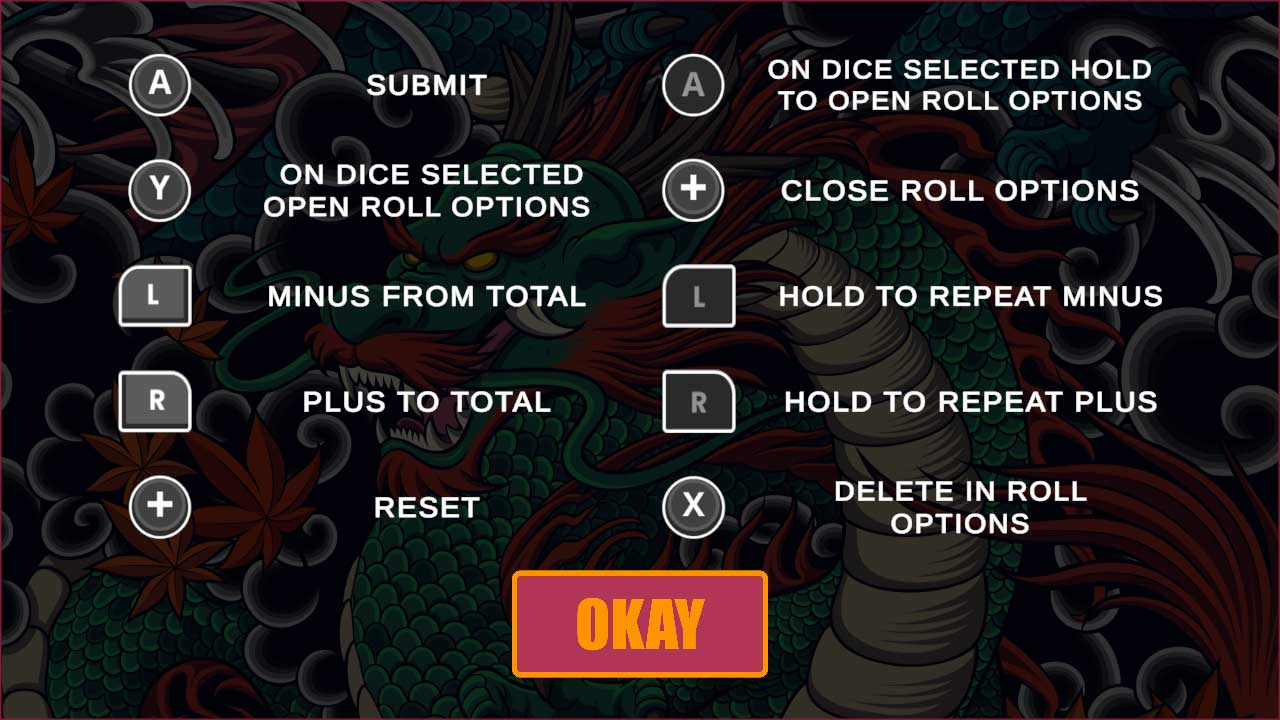Click the SUBMIT label text

click(426, 86)
